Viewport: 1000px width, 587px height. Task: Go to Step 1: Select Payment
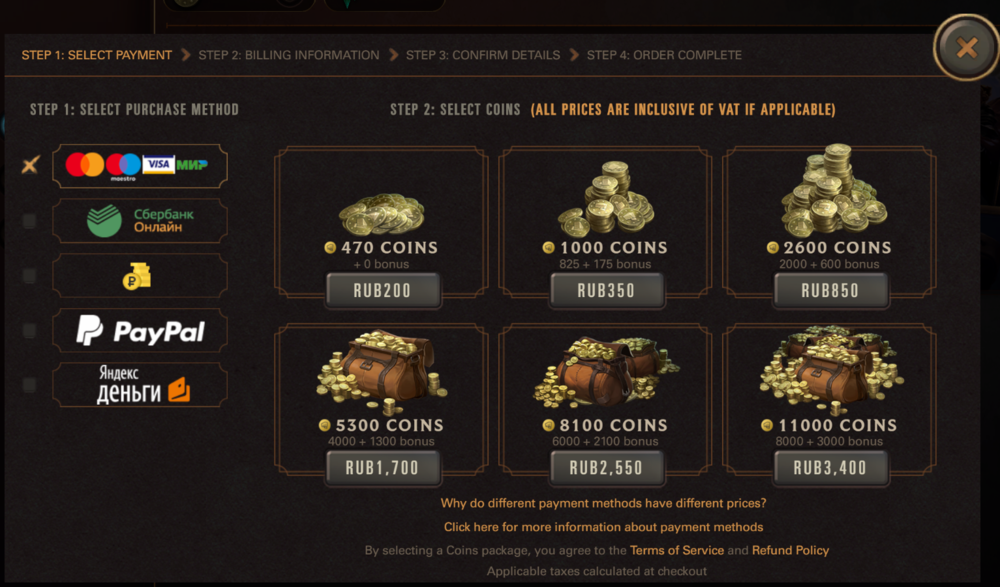(97, 55)
